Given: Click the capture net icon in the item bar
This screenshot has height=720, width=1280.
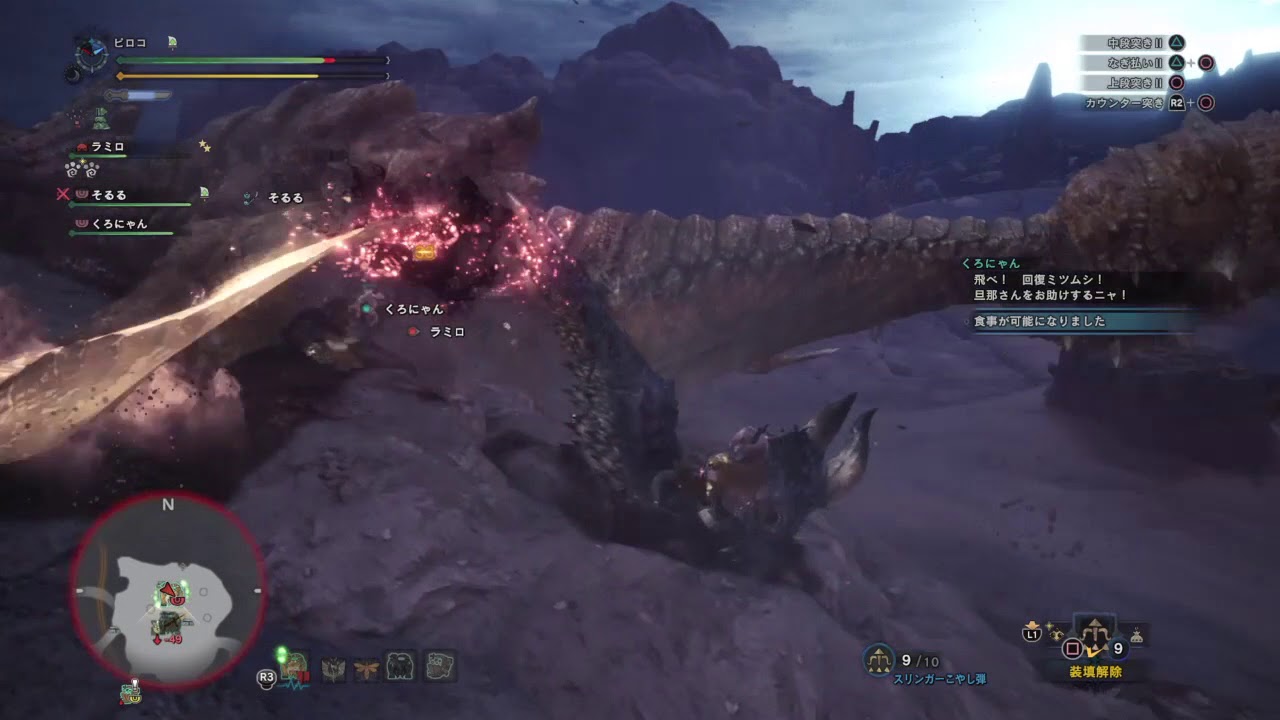Looking at the screenshot, I should point(334,668).
